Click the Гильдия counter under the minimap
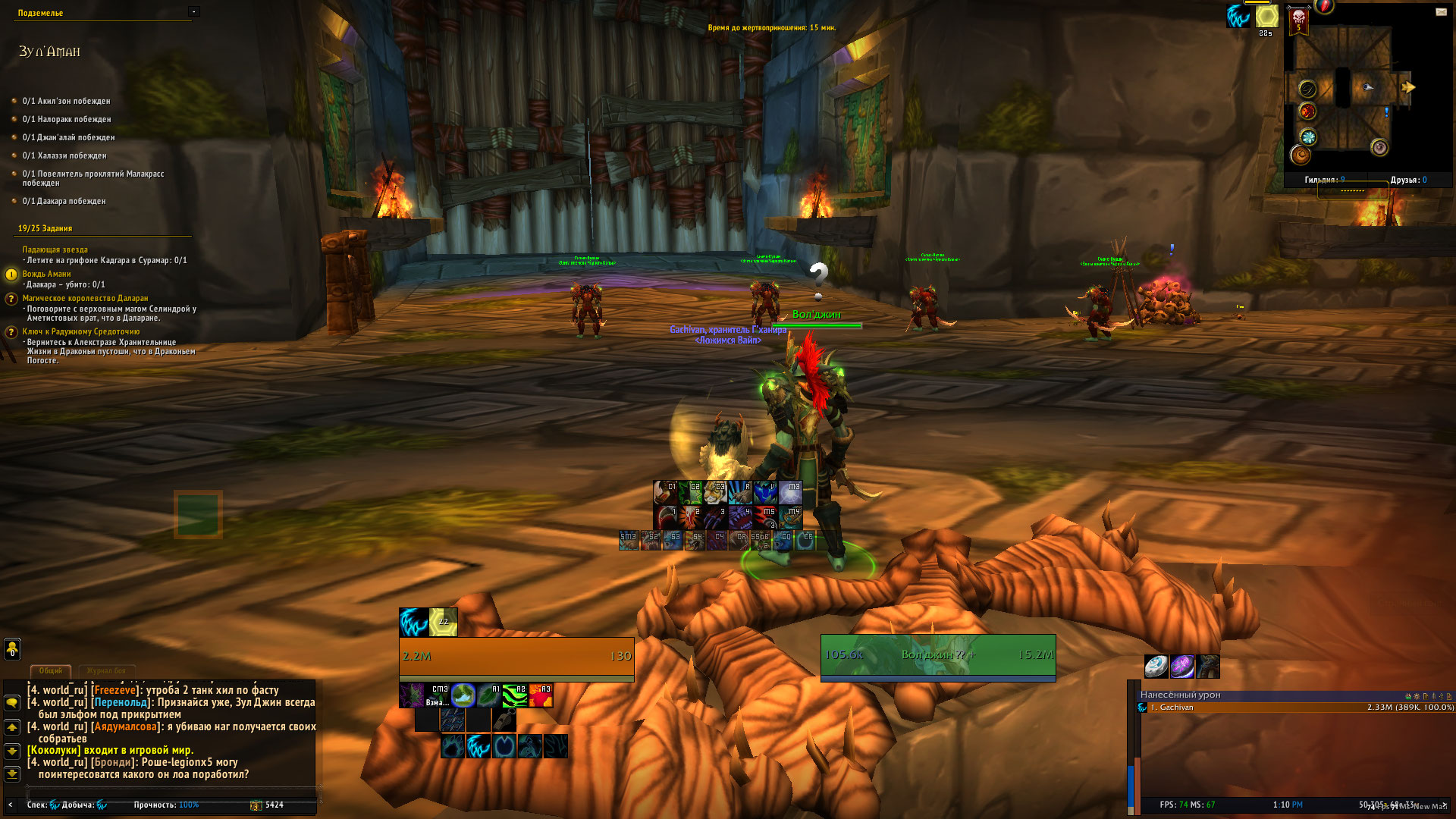Screen dimensions: 1456x819 [1324, 180]
